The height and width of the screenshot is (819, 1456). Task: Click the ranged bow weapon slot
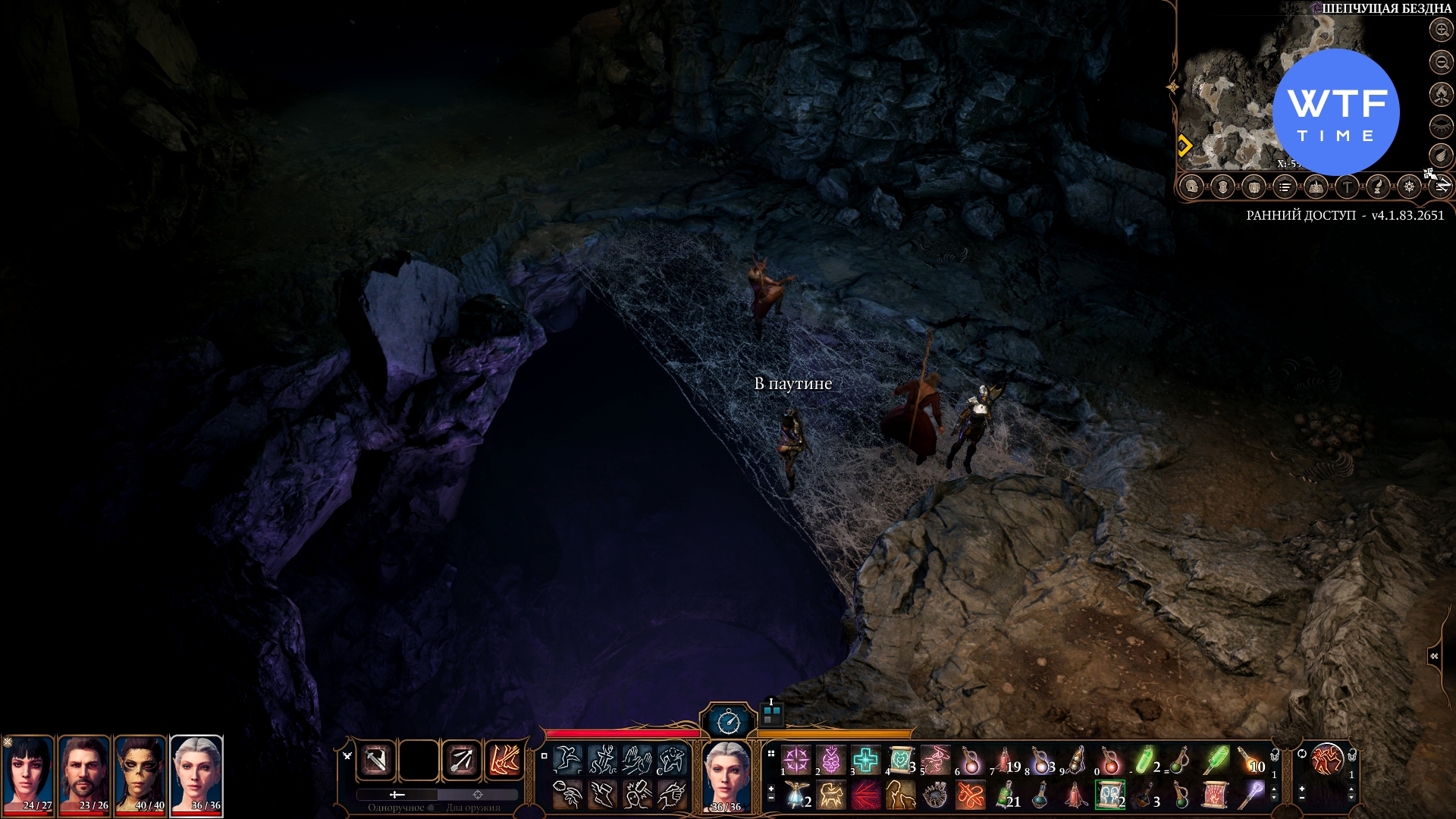point(461,759)
